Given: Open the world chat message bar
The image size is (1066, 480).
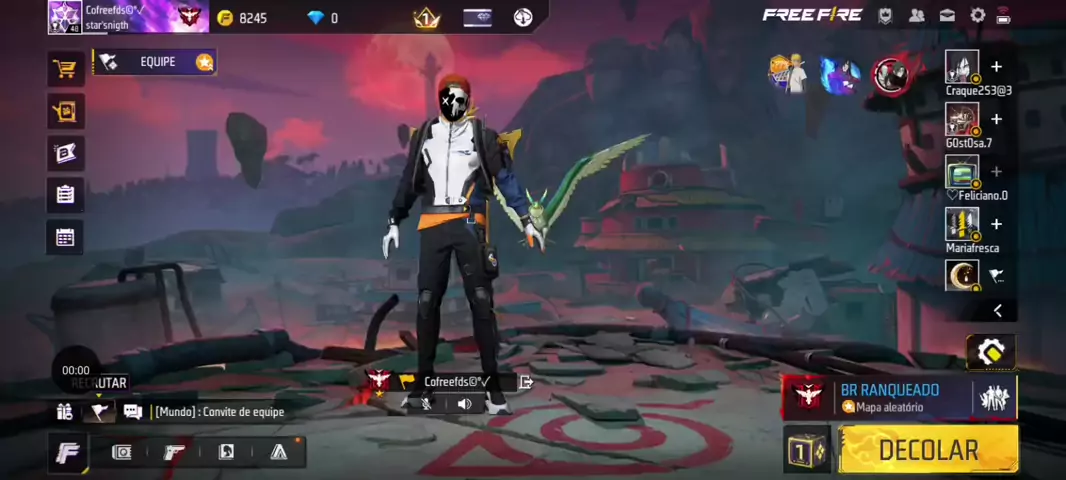Looking at the screenshot, I should point(219,412).
